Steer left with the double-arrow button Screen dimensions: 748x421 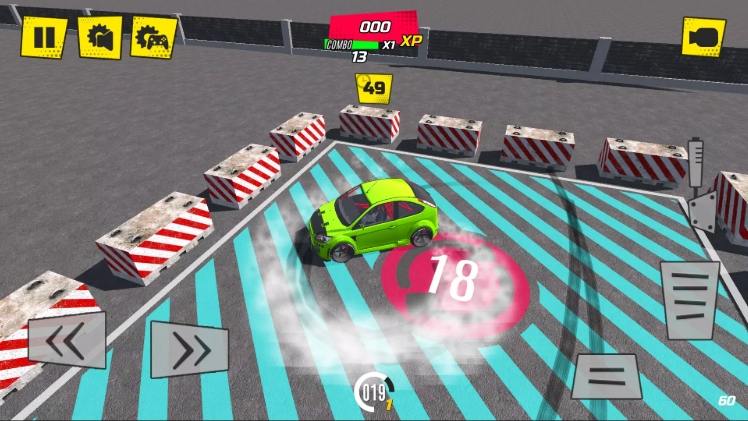pyautogui.click(x=67, y=340)
